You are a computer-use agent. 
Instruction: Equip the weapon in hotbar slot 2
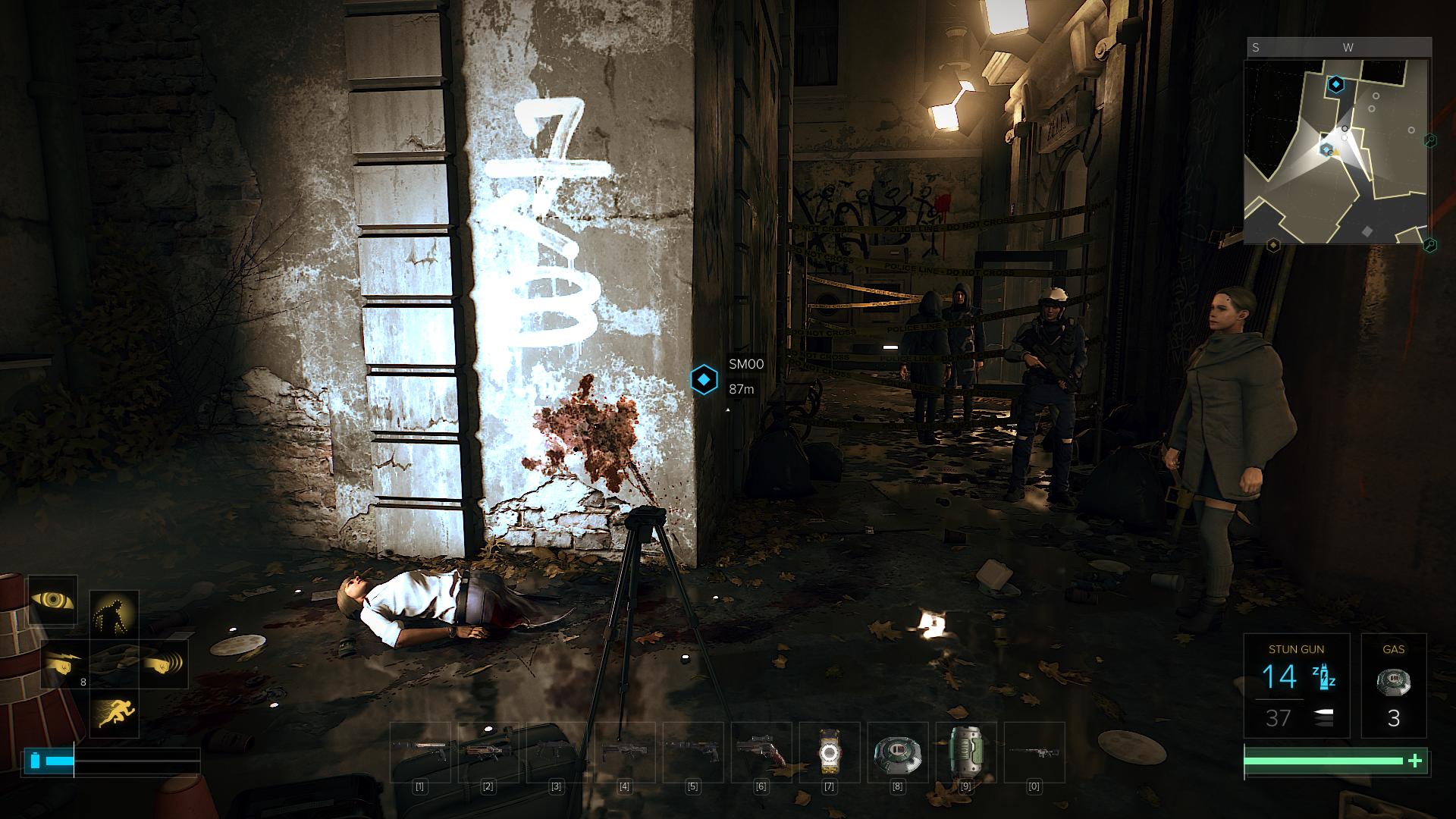point(488,752)
